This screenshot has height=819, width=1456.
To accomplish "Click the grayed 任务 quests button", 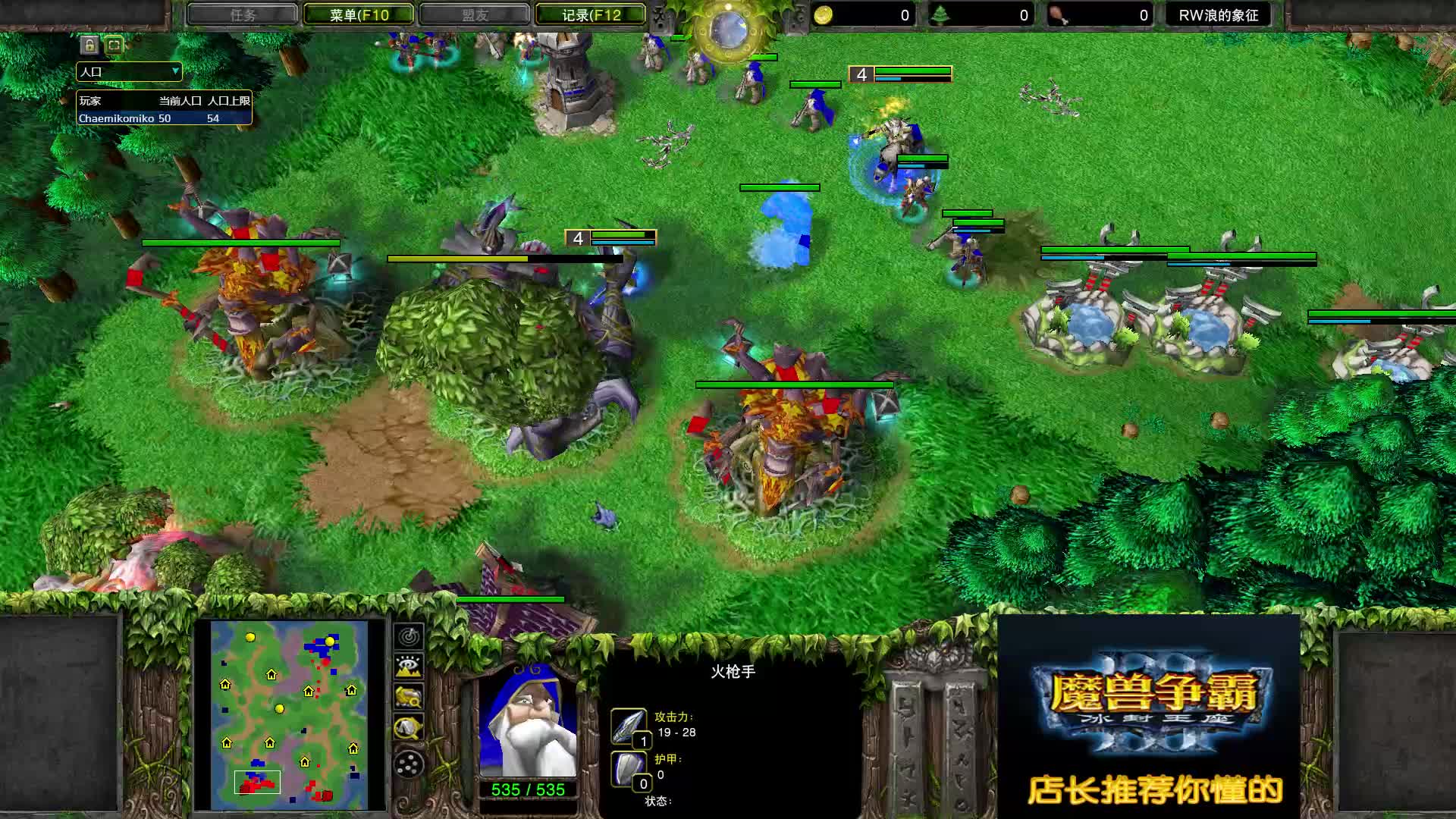I will pos(242,14).
